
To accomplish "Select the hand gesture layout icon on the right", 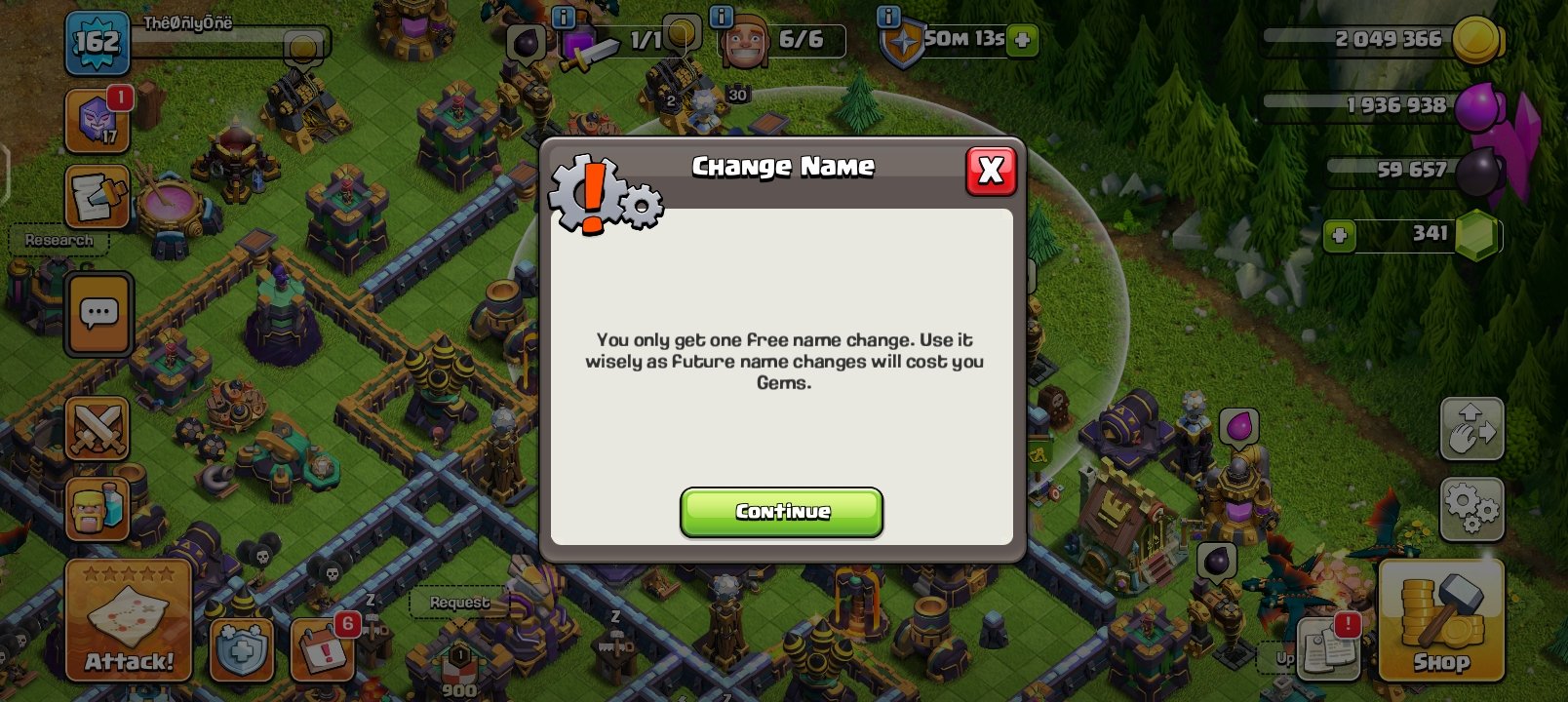I will click(1472, 429).
